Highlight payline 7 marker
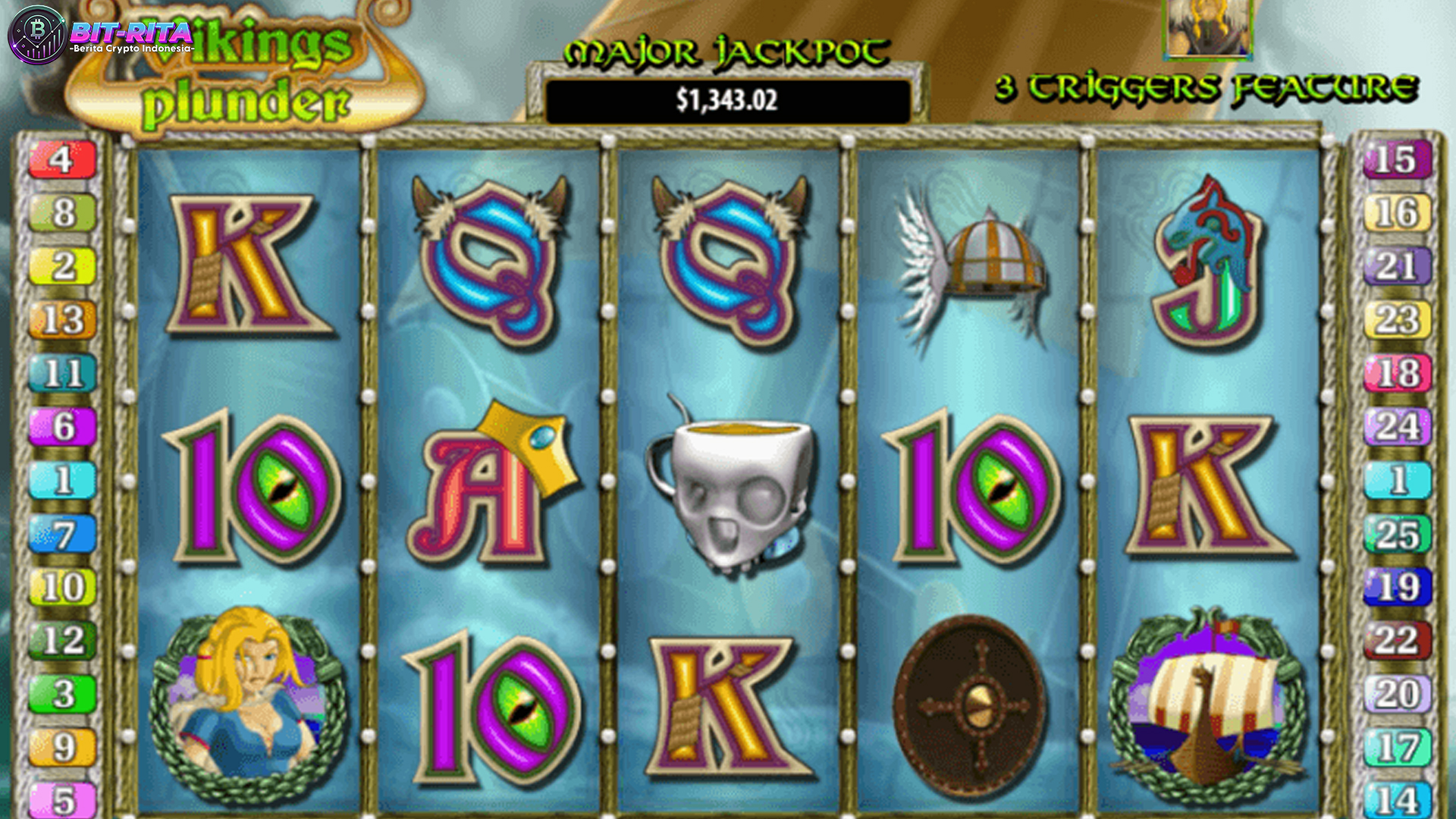The width and height of the screenshot is (1456, 819). [62, 534]
